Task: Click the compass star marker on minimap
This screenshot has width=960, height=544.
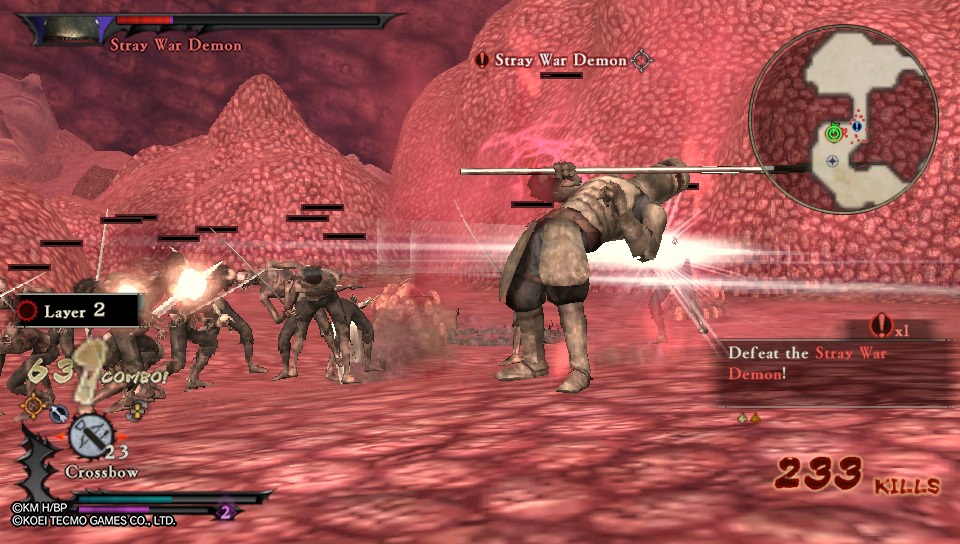Action: pyautogui.click(x=833, y=160)
